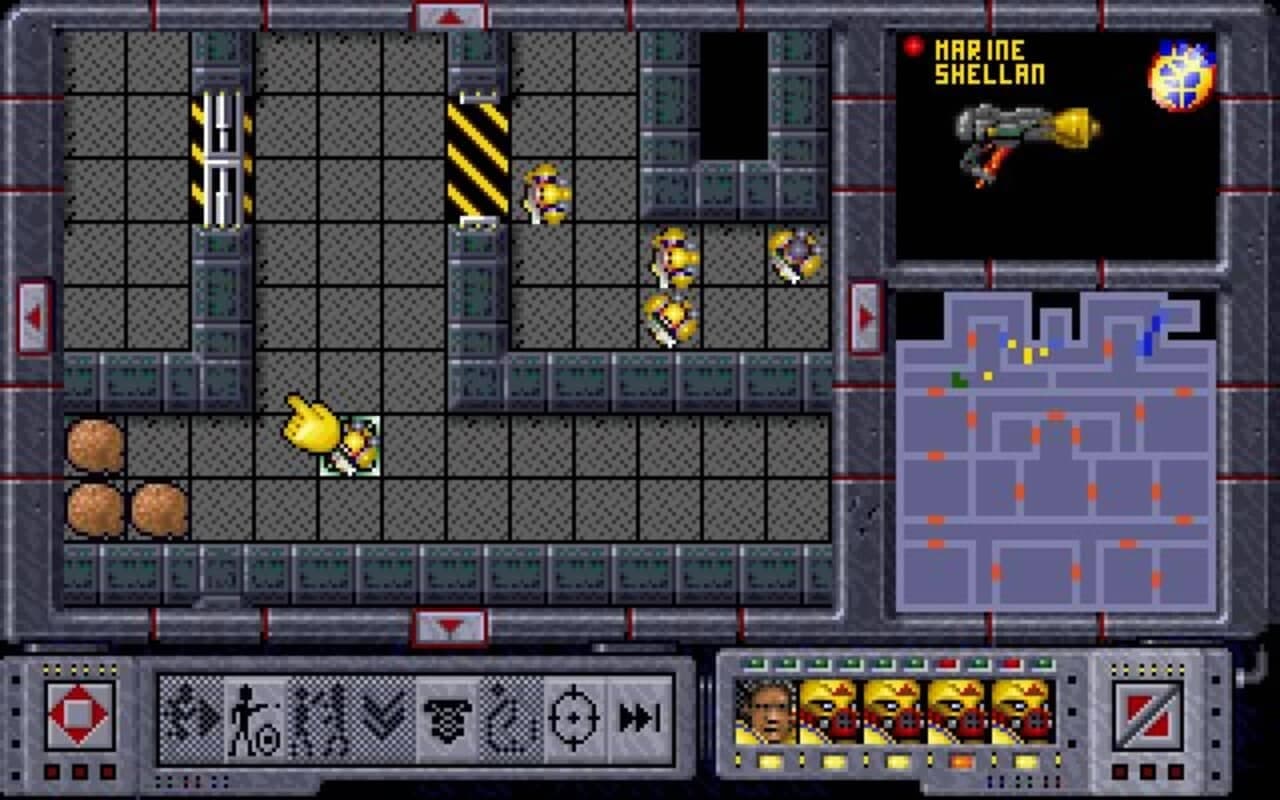Click Shellan's position on the minimap
This screenshot has width=1280, height=800.
[988, 376]
